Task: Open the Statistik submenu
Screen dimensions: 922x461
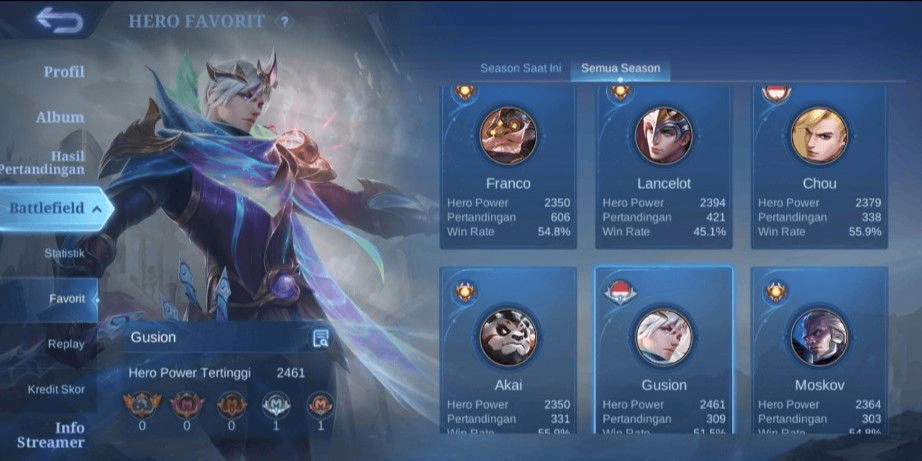Action: [x=64, y=253]
